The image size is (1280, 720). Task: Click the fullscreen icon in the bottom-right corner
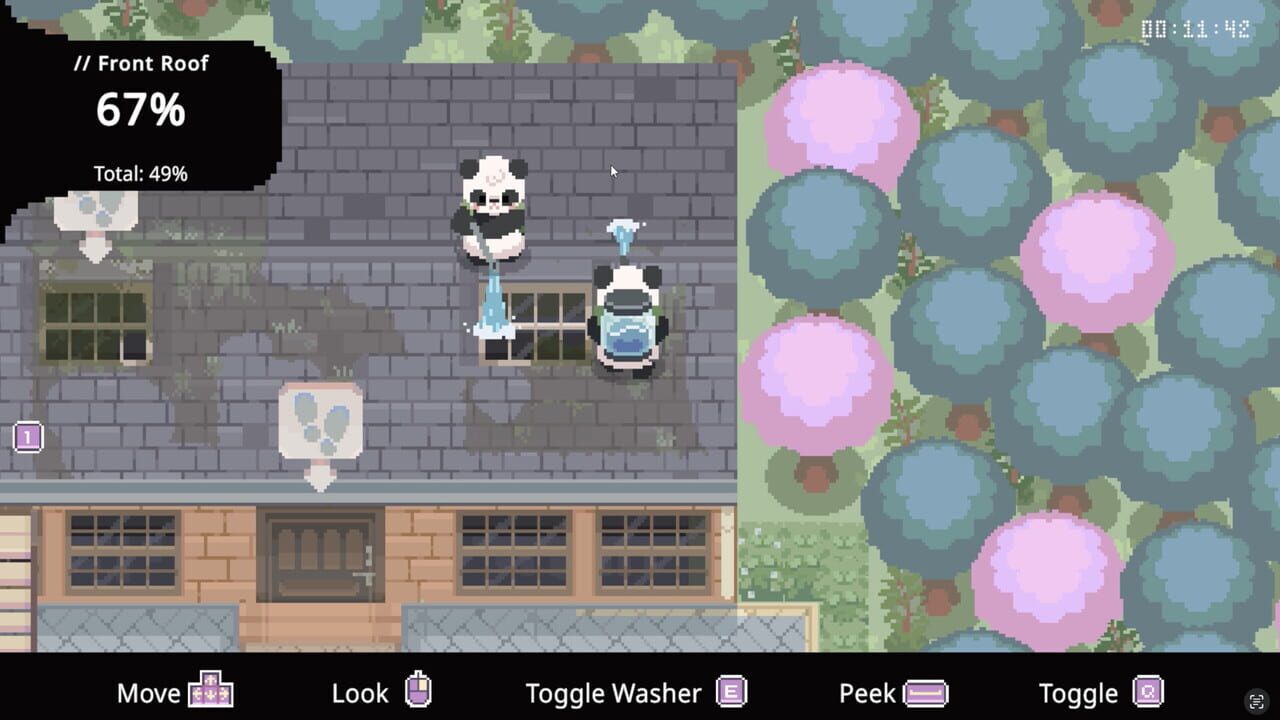pos(1258,703)
